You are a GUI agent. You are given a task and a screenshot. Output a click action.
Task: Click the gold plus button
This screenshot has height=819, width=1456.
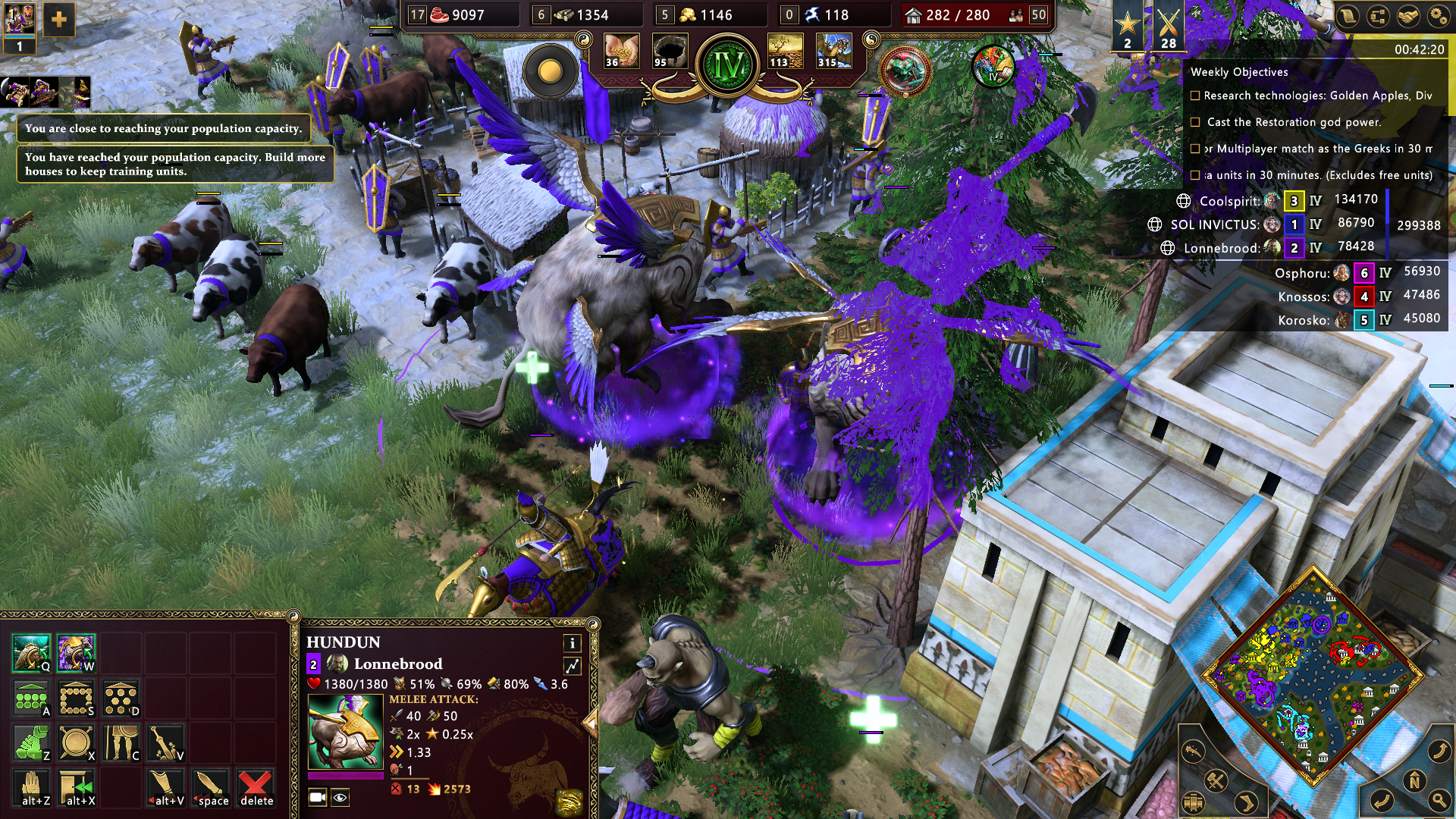(59, 20)
